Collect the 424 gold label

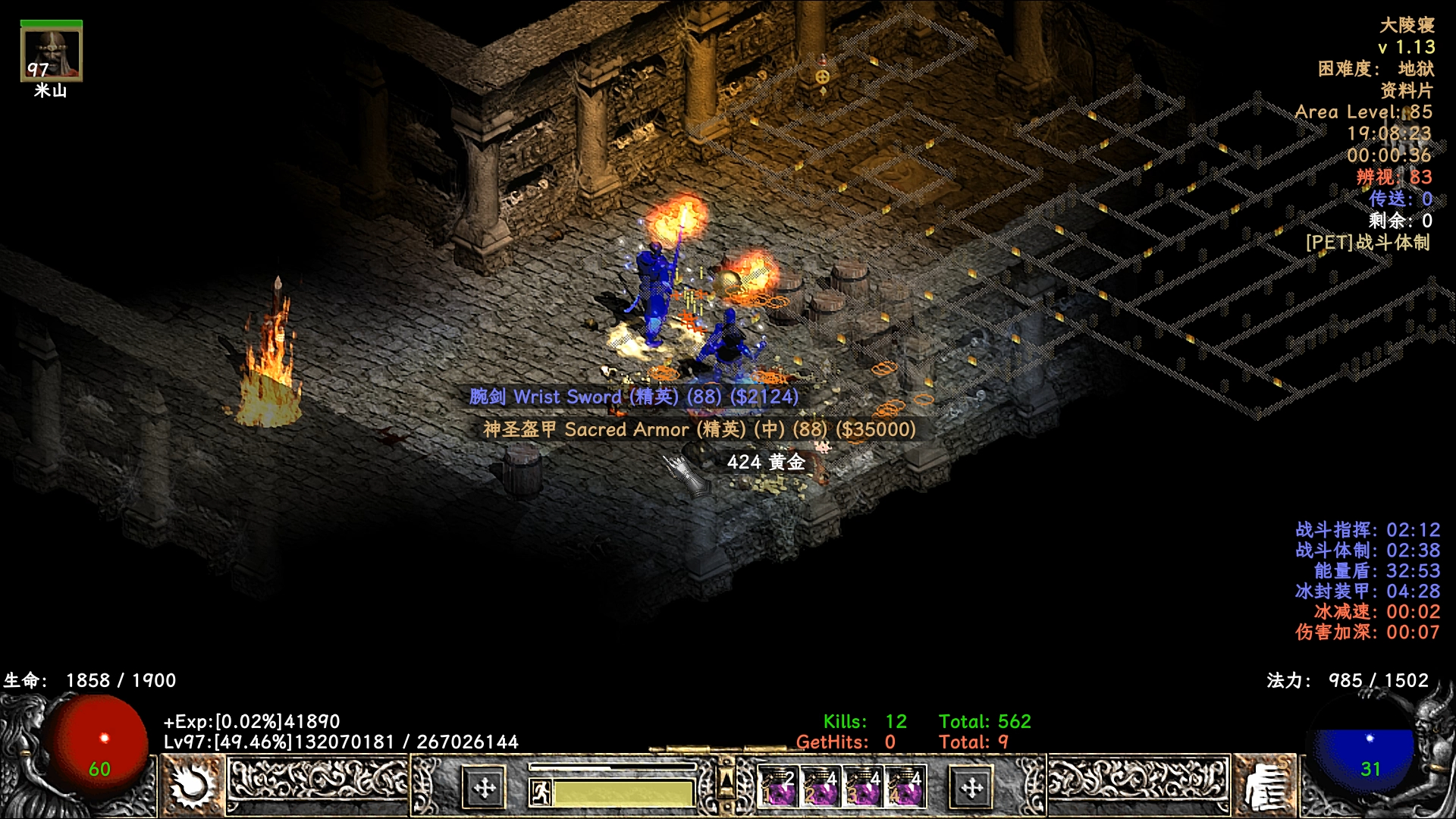(765, 462)
